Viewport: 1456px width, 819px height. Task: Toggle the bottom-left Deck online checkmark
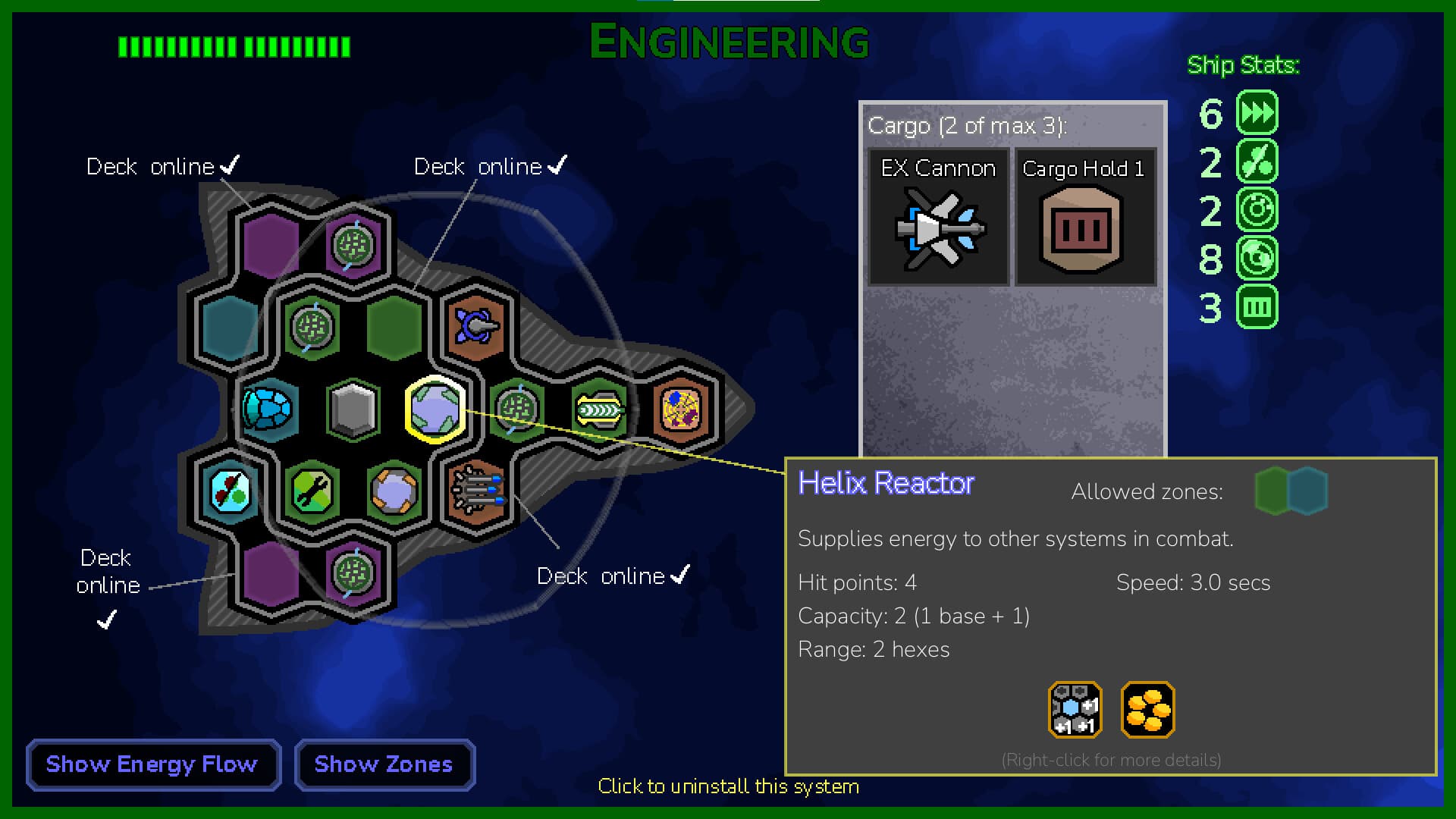(x=106, y=620)
